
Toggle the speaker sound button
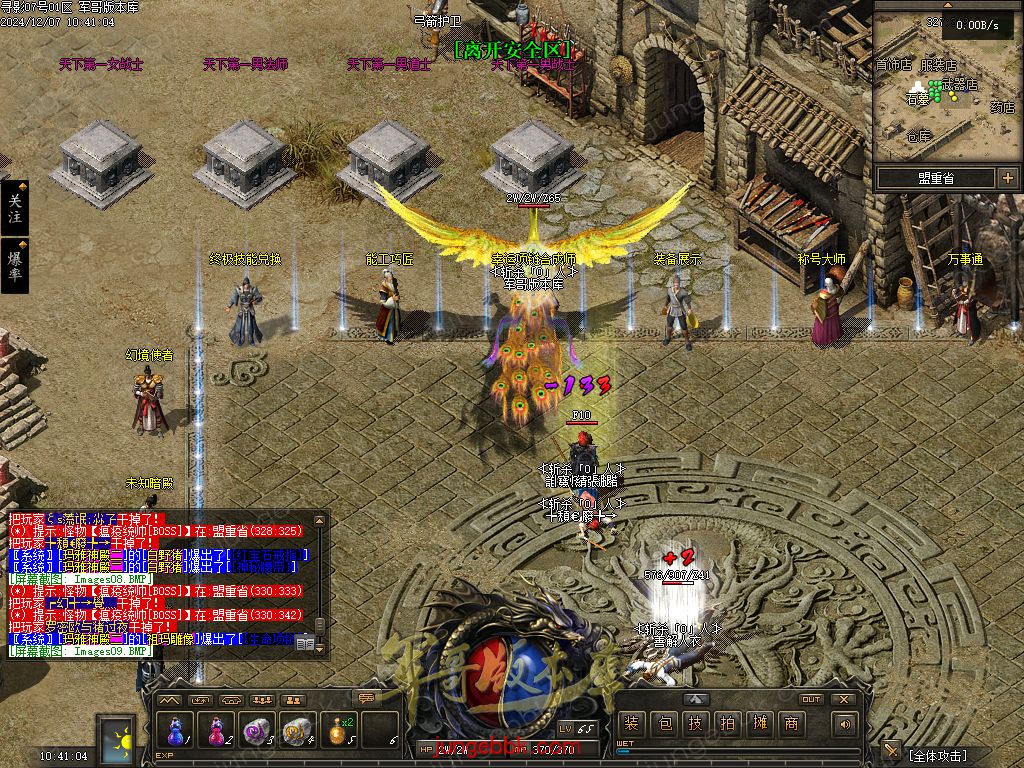845,724
